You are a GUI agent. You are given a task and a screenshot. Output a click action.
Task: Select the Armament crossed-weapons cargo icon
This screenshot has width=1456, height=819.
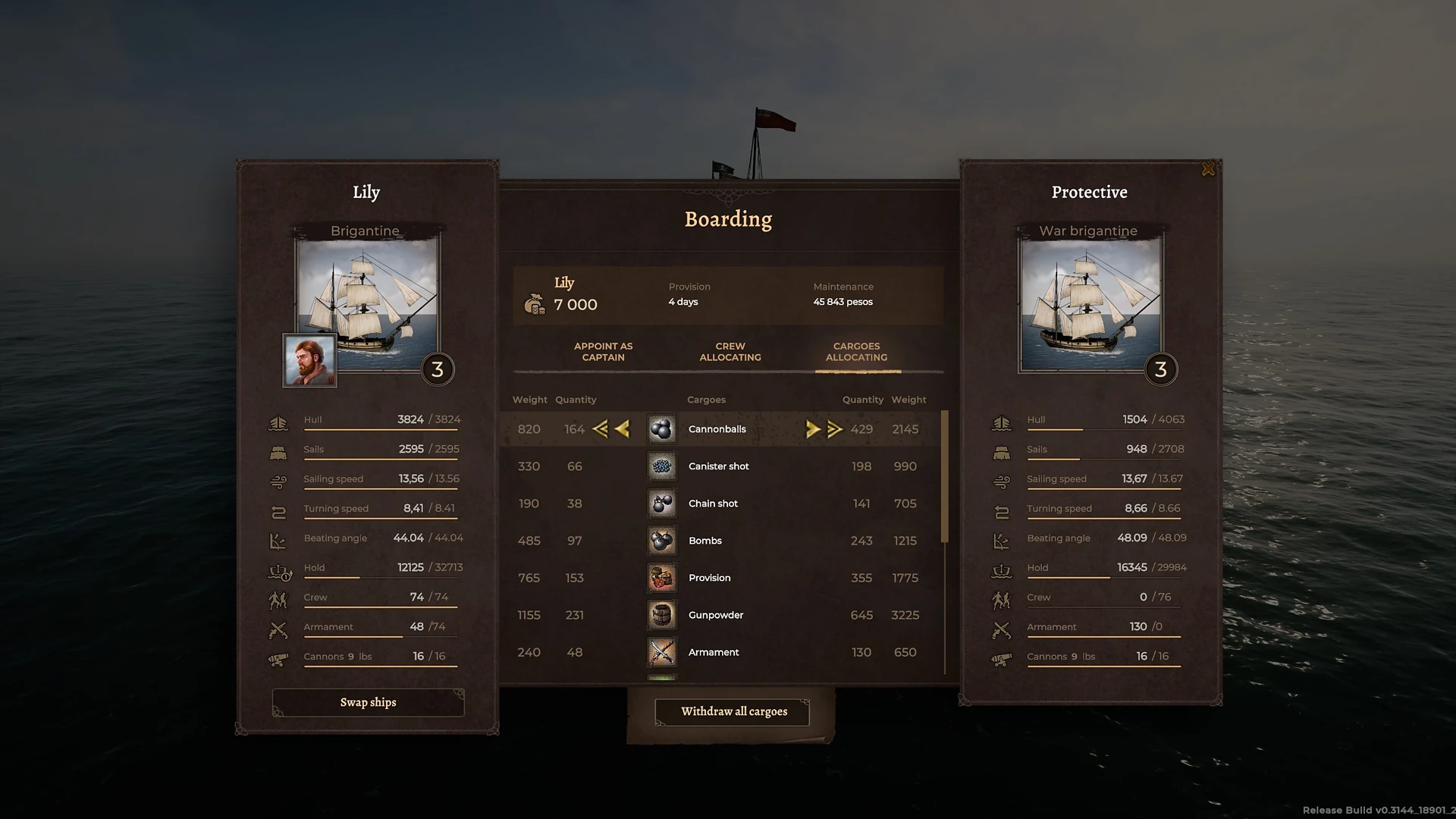pyautogui.click(x=661, y=652)
